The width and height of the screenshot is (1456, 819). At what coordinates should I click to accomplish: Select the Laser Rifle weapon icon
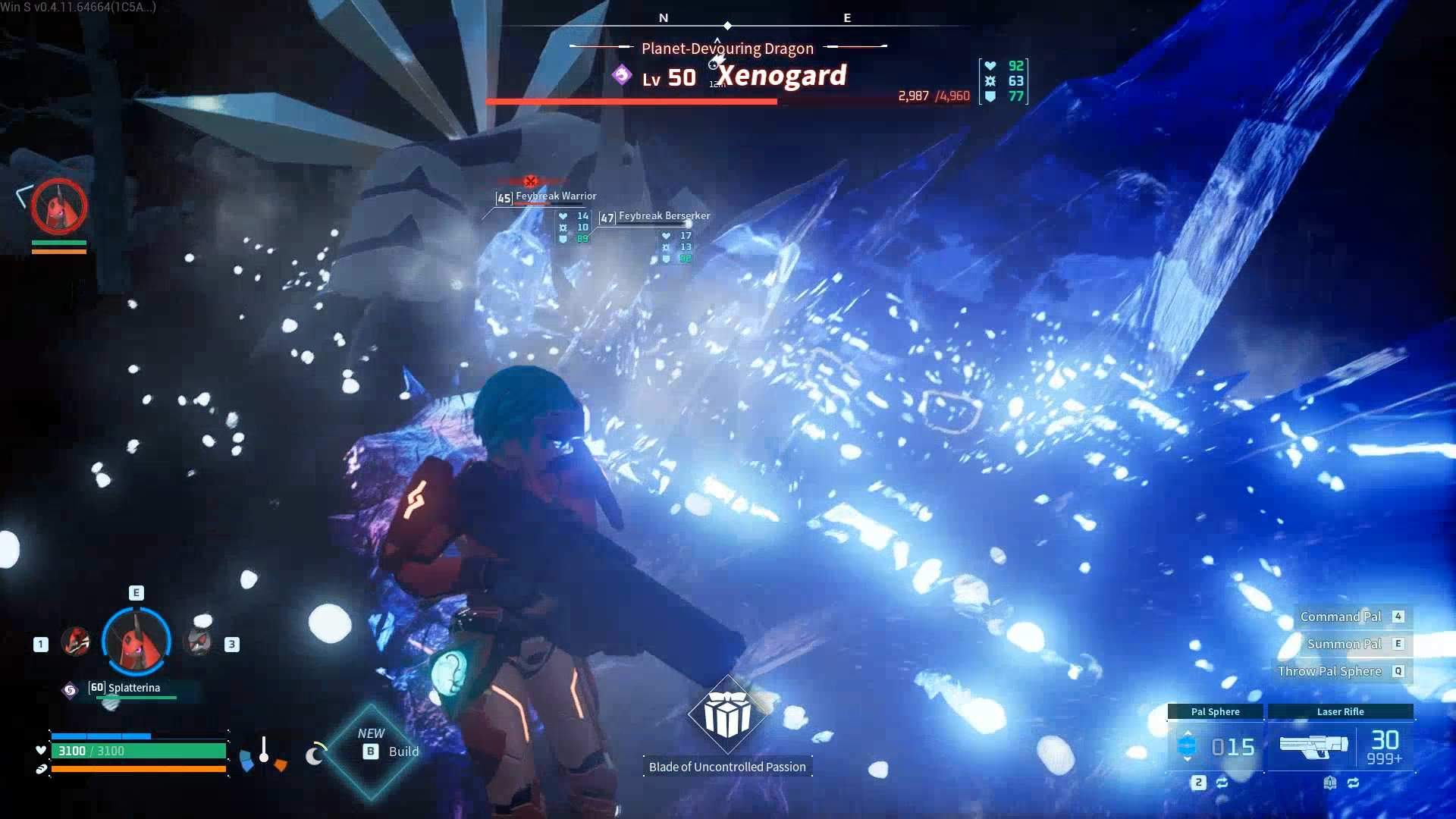(1313, 745)
